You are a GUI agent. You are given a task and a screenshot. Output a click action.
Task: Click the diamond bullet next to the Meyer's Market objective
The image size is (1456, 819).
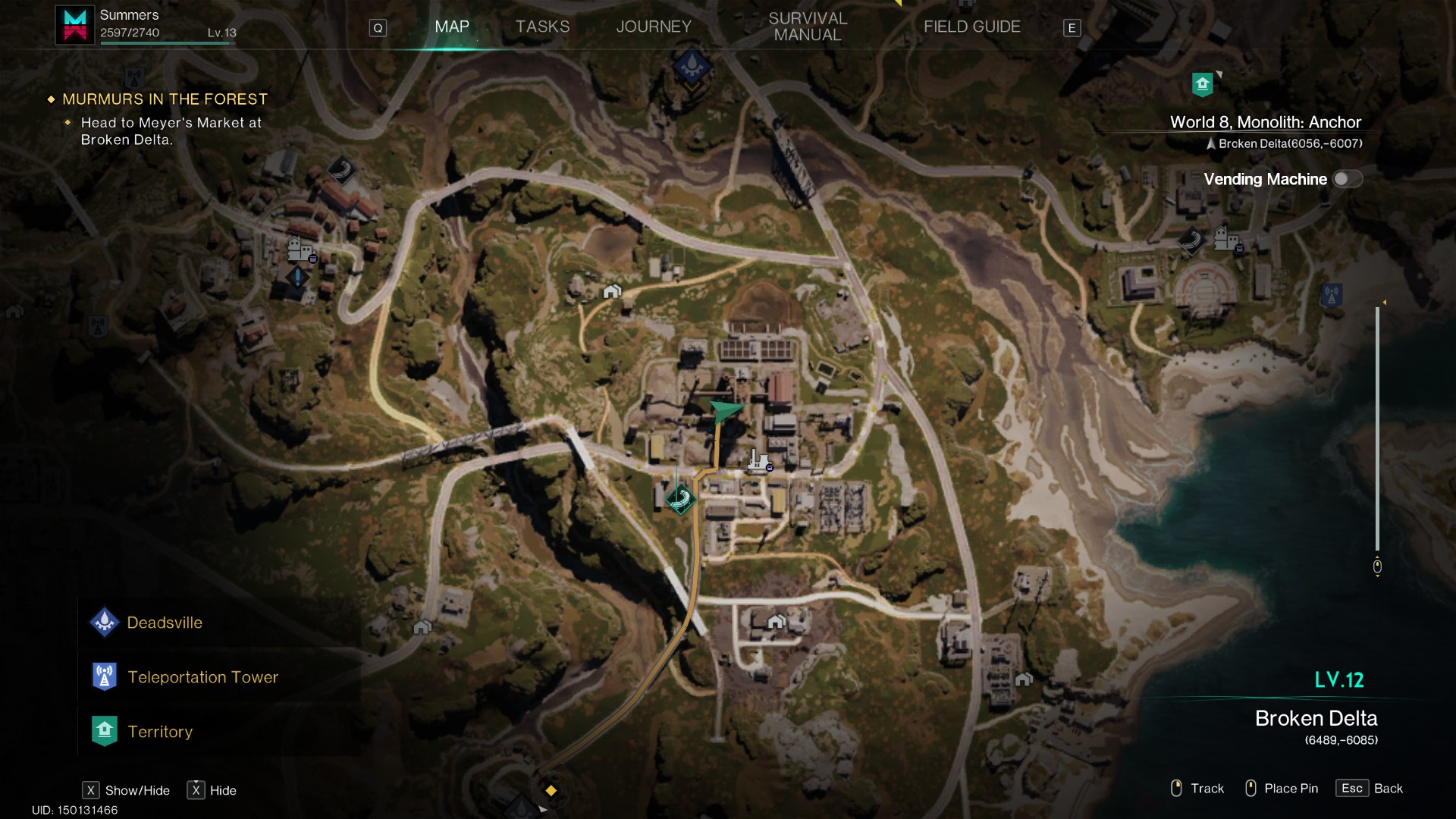[69, 121]
